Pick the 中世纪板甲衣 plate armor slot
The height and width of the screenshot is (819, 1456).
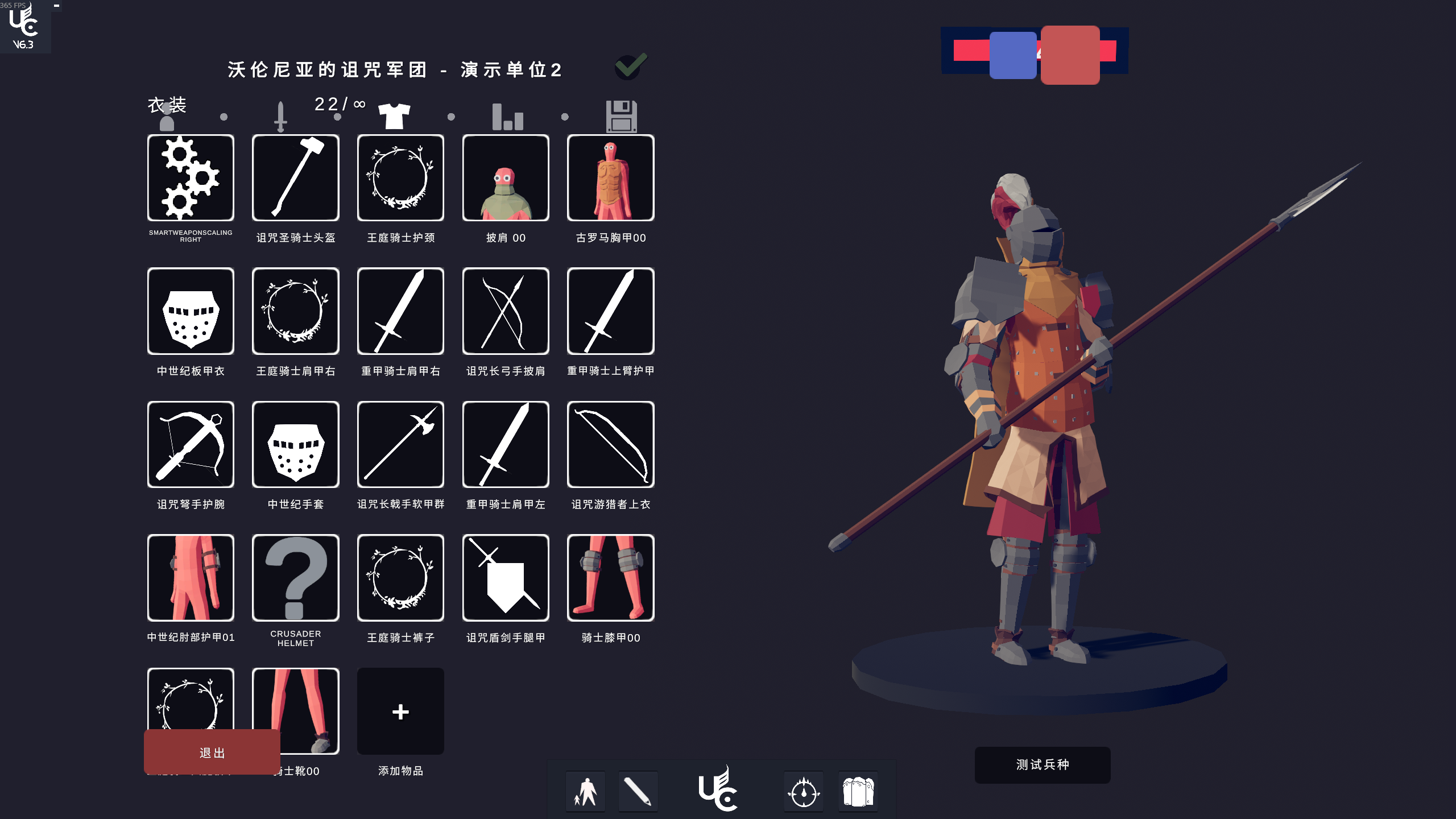191,311
